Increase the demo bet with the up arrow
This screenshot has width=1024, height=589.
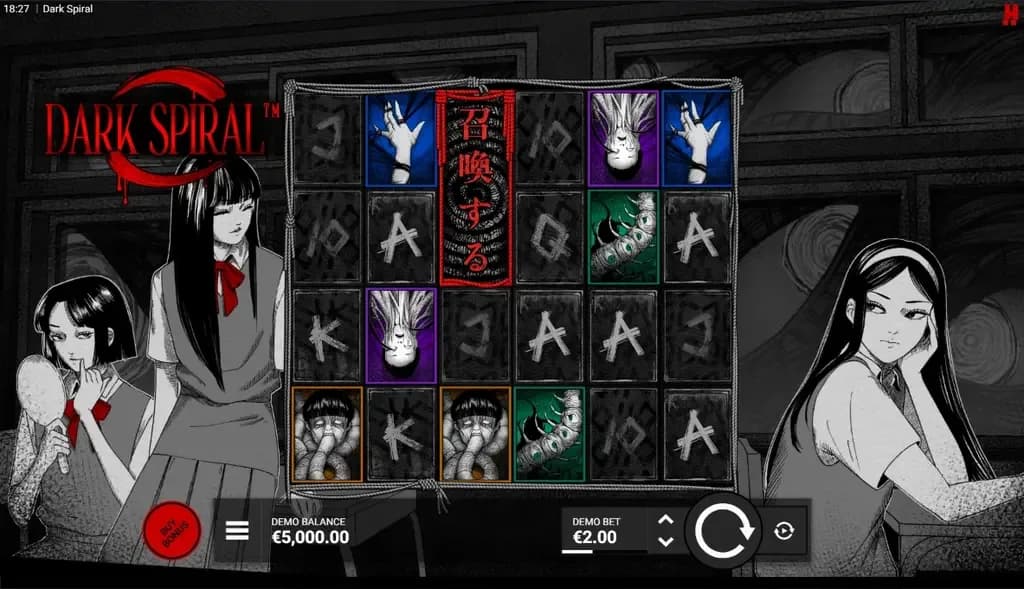click(666, 519)
